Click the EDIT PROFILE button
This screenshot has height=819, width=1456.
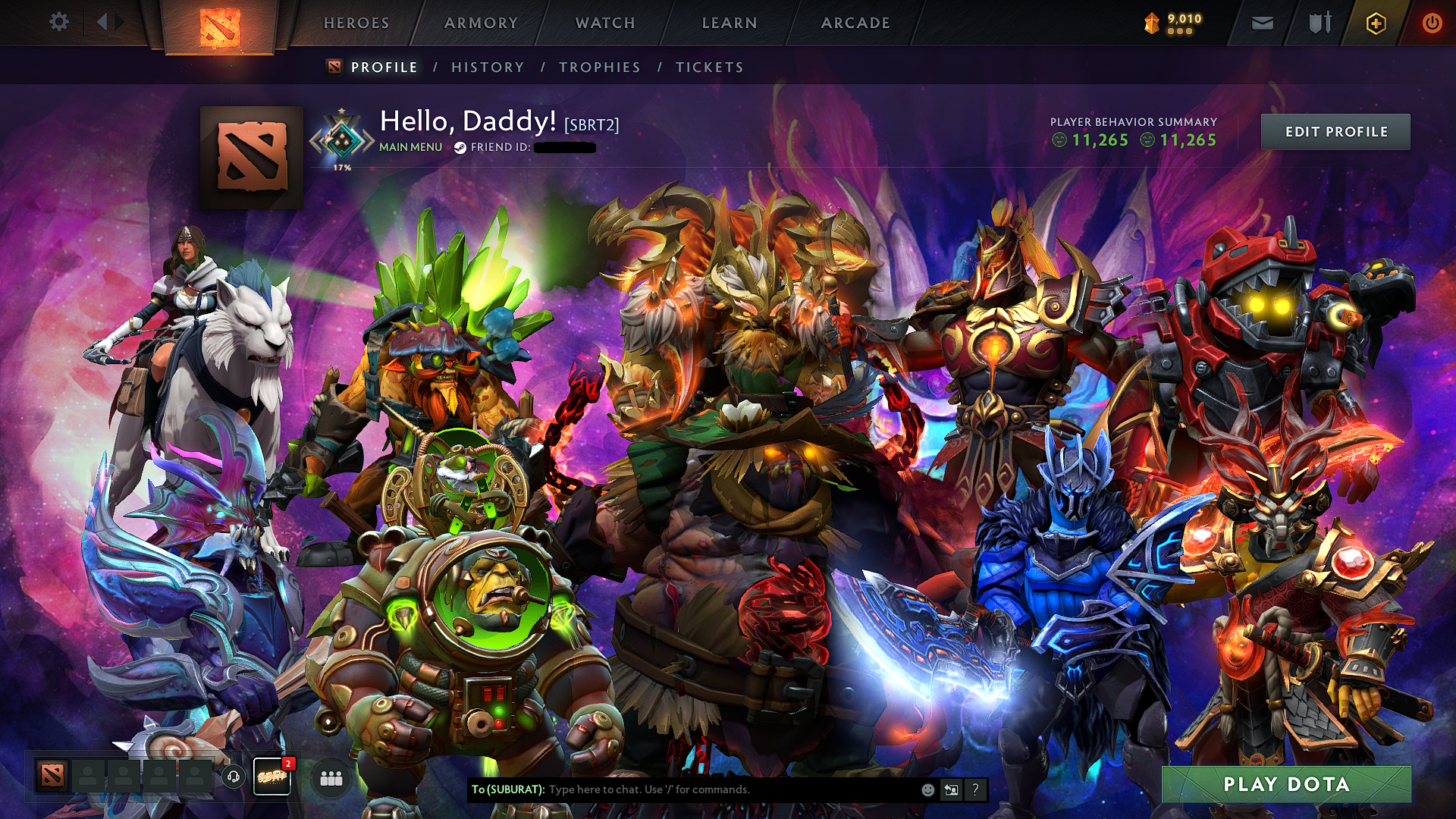pyautogui.click(x=1335, y=131)
